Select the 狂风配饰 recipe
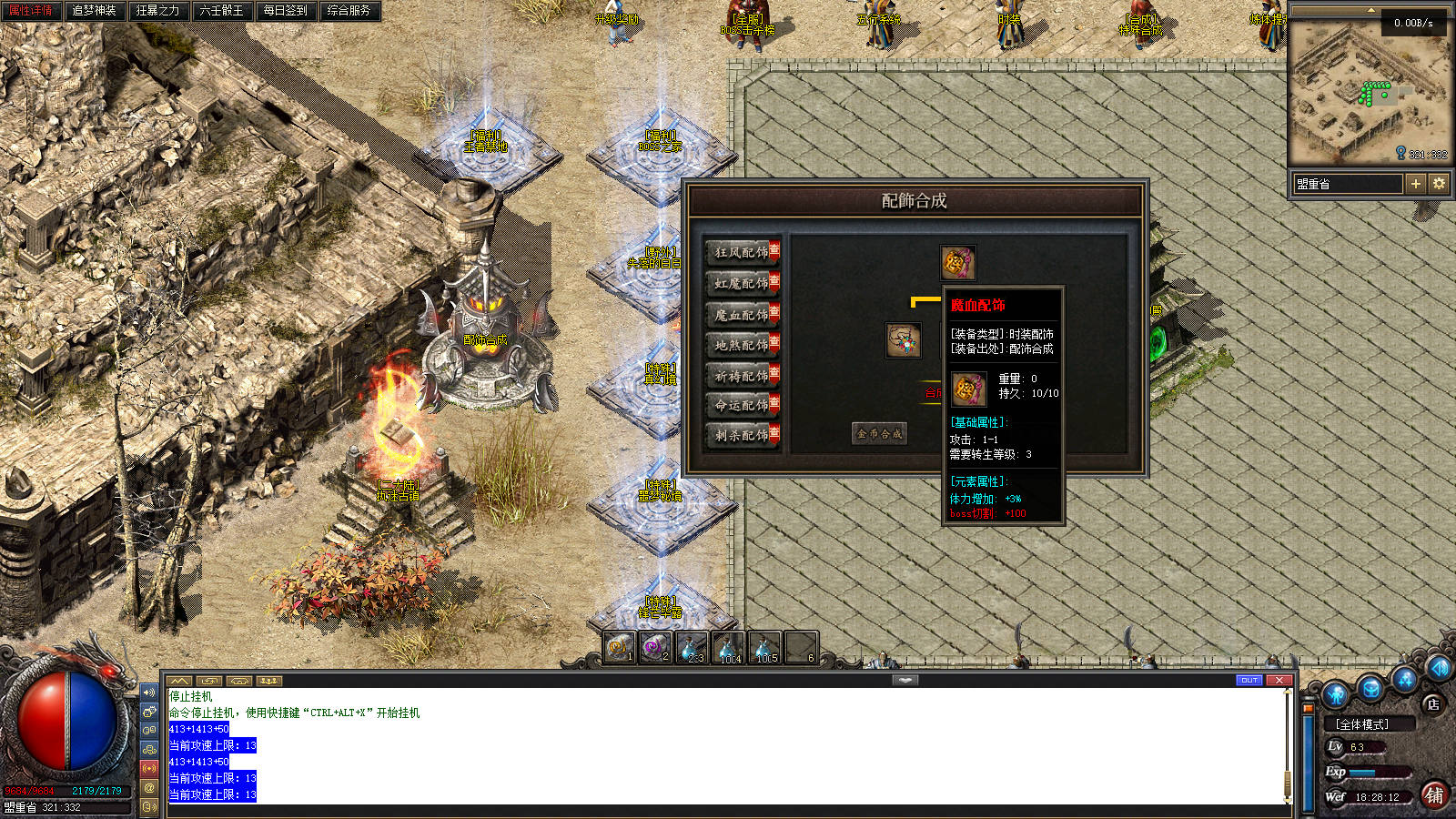Image resolution: width=1456 pixels, height=819 pixels. click(x=742, y=253)
